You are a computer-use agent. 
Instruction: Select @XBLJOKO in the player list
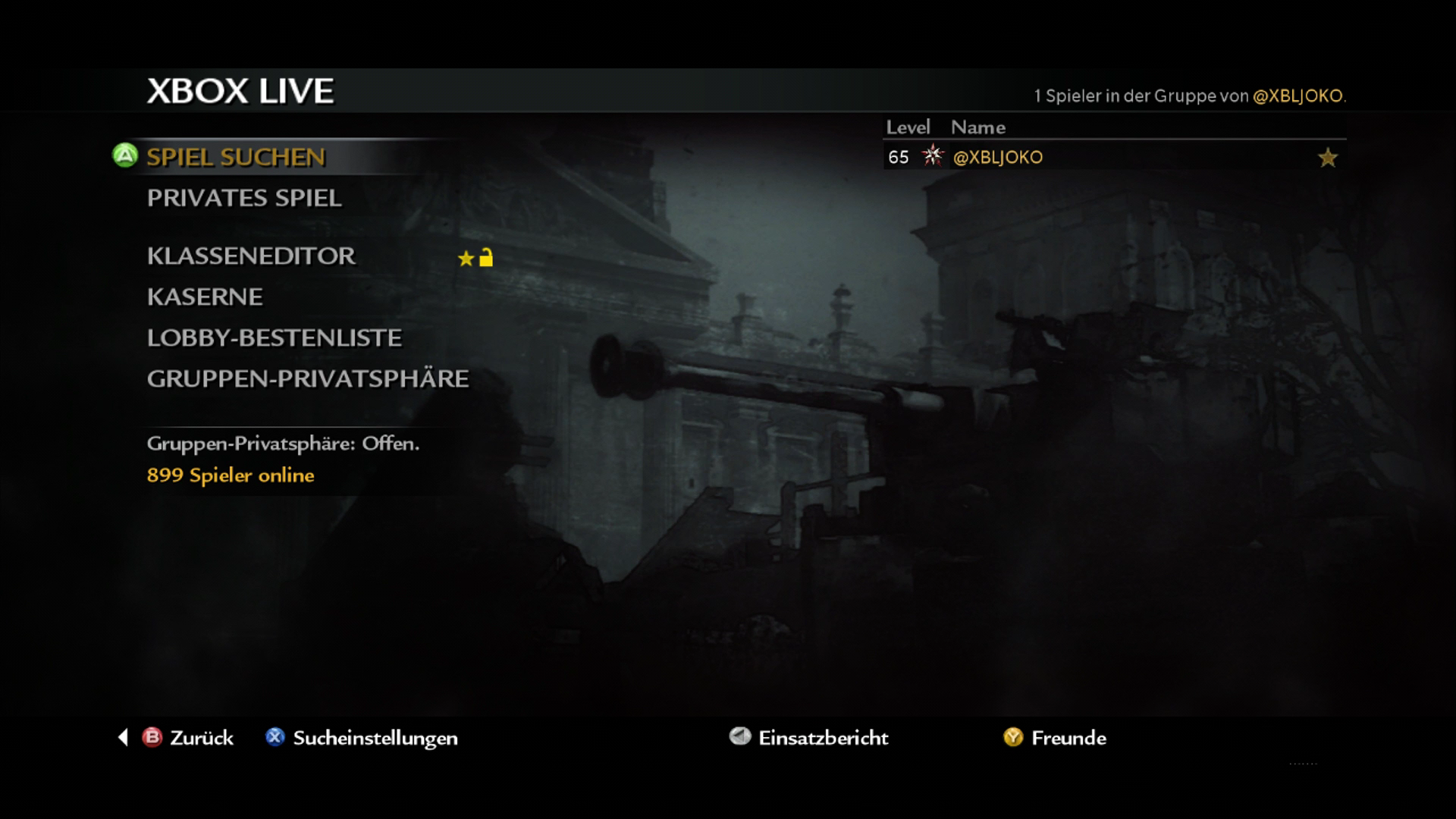pyautogui.click(x=999, y=158)
